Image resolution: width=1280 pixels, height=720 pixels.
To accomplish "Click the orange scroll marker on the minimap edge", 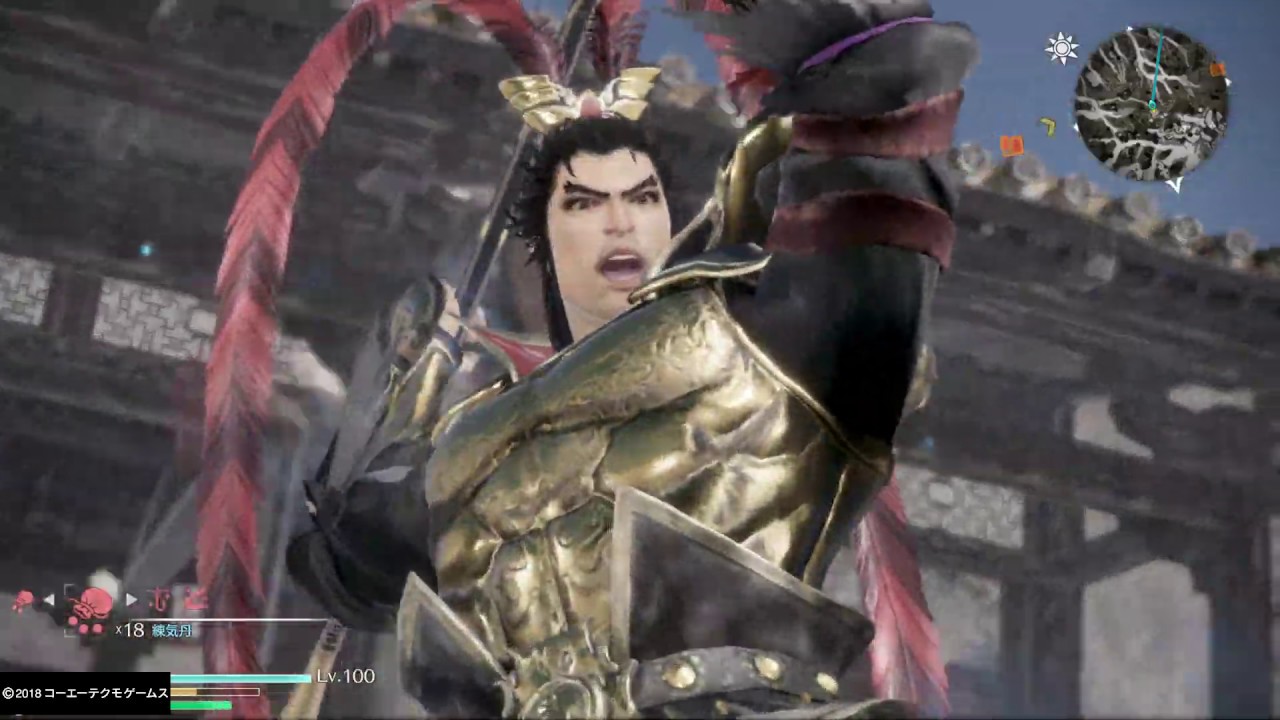I will [x=1012, y=145].
